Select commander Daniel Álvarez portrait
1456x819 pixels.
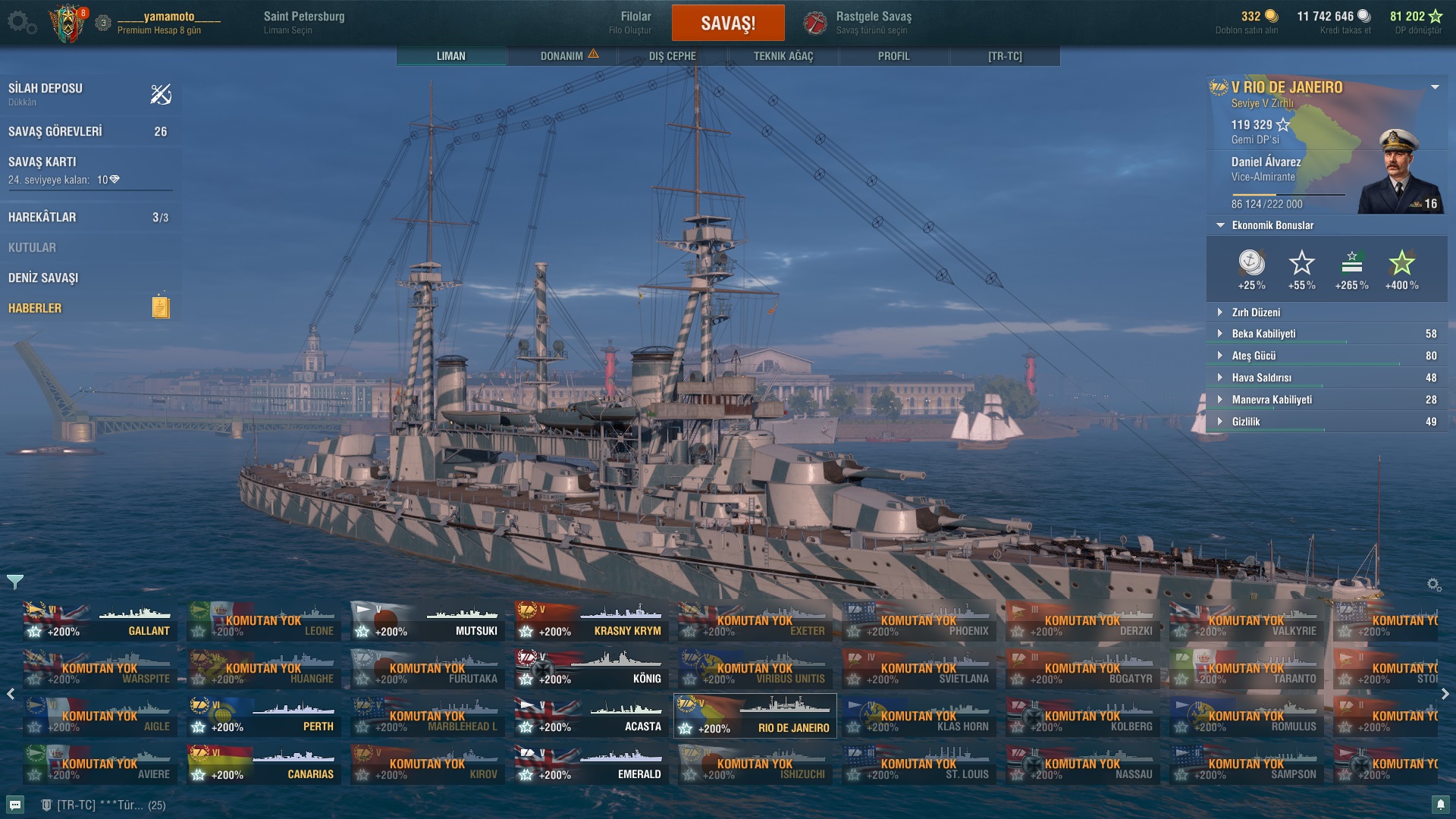point(1400,173)
